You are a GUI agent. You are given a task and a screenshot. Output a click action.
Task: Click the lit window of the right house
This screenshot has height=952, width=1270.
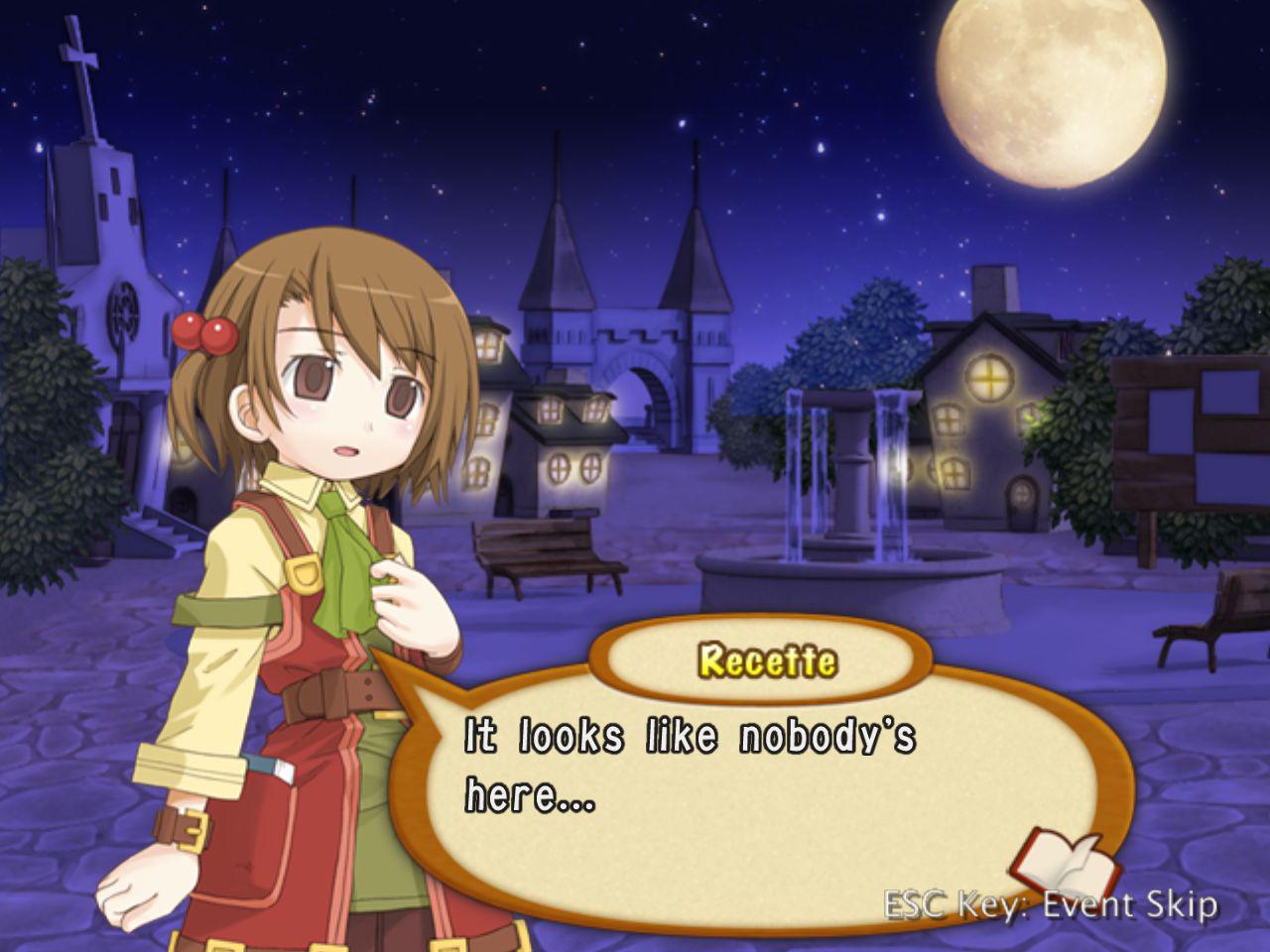987,380
